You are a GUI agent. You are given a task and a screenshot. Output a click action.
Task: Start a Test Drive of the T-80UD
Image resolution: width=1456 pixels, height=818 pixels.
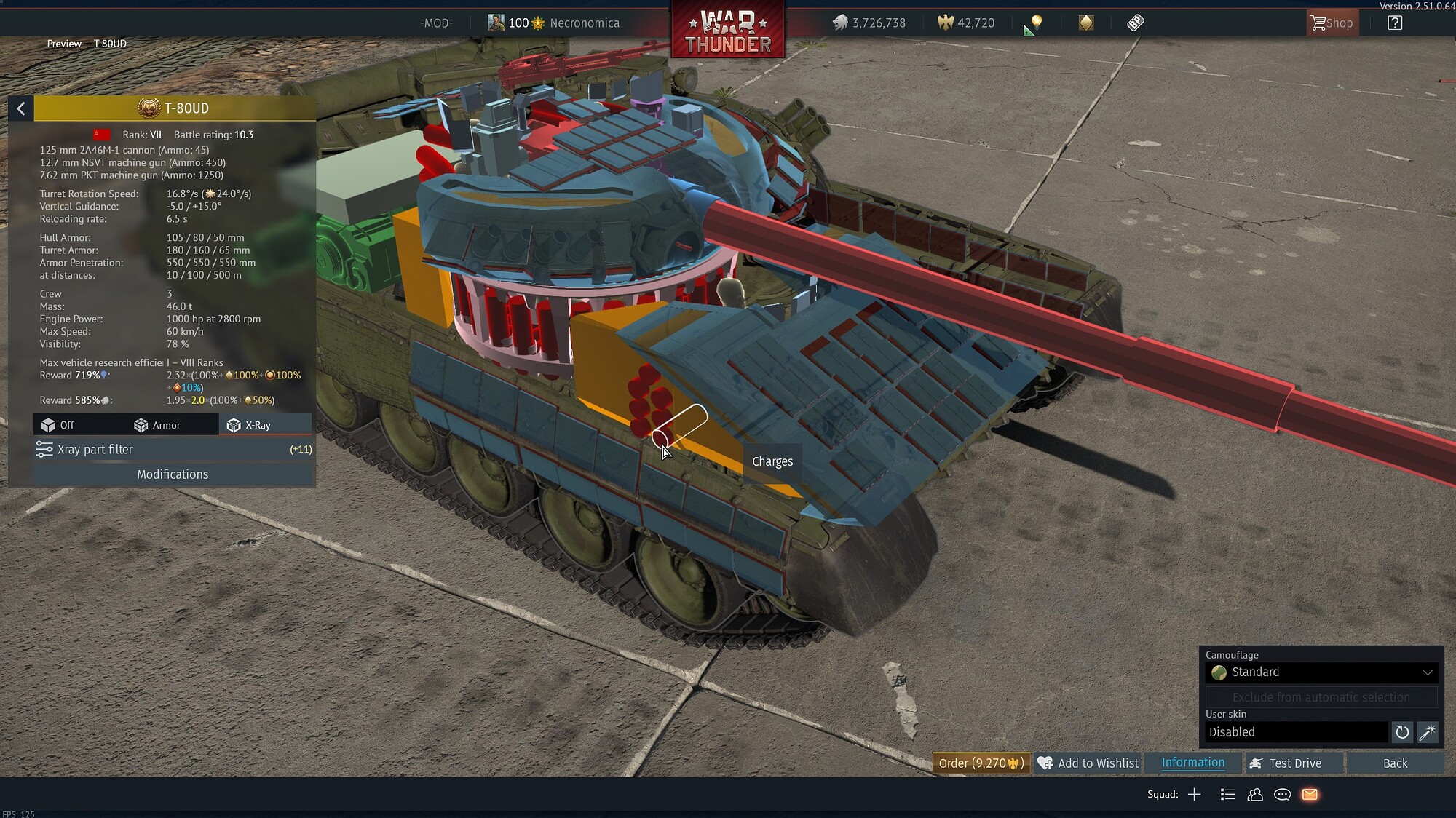1293,763
